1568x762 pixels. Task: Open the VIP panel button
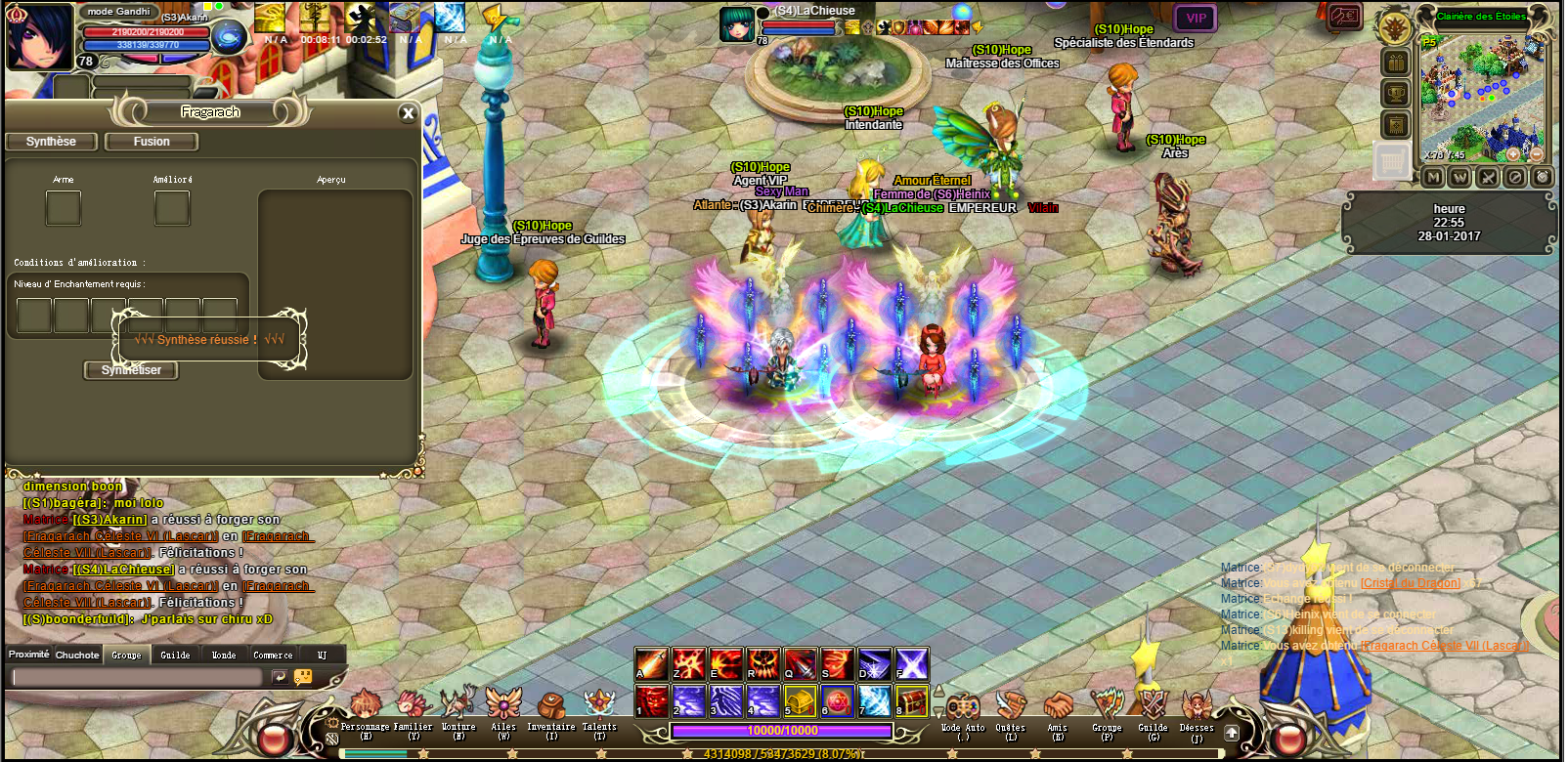1196,19
